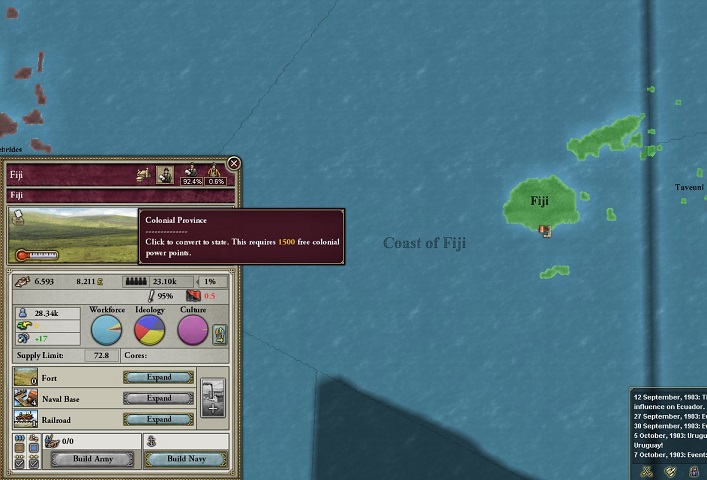Image resolution: width=707 pixels, height=480 pixels.
Task: Expand the Naval Base
Action: point(158,398)
